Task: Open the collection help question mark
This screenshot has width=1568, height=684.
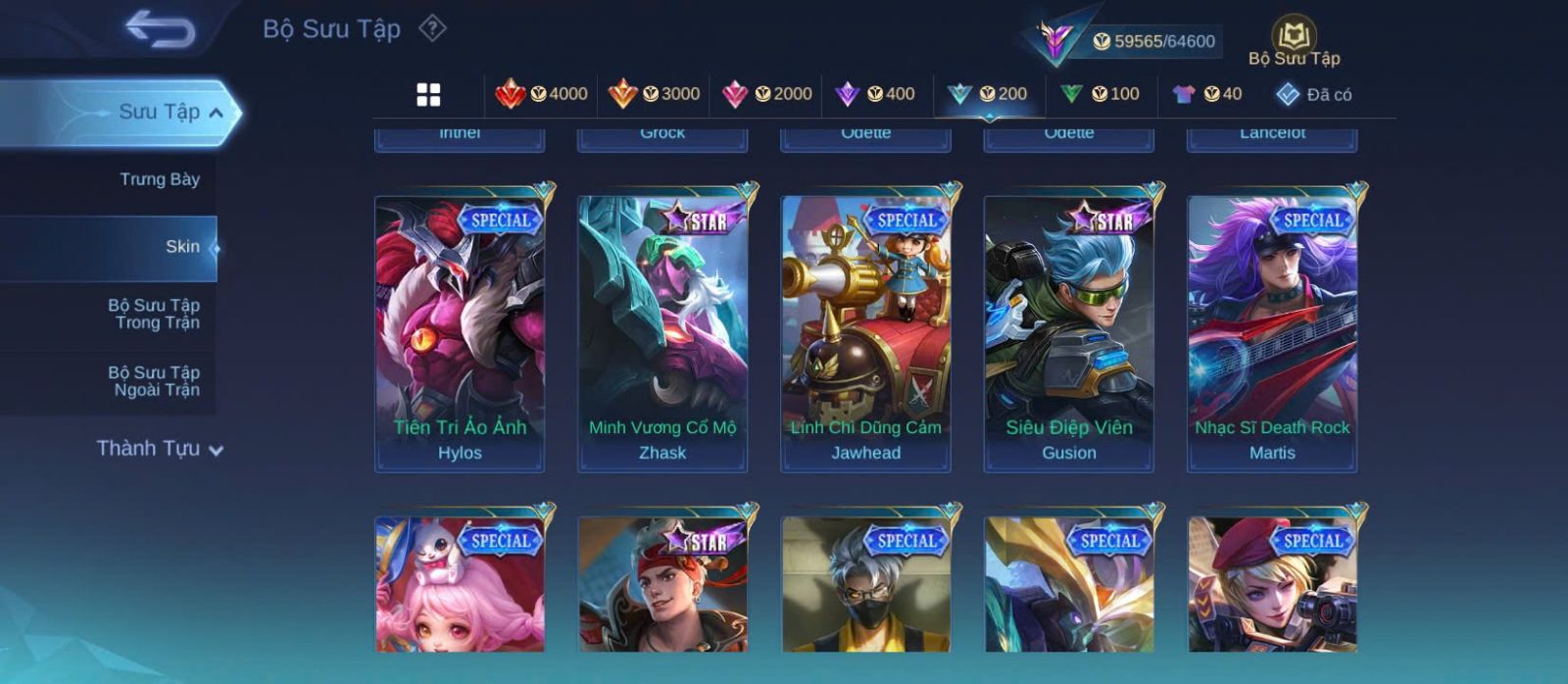Action: click(x=432, y=28)
